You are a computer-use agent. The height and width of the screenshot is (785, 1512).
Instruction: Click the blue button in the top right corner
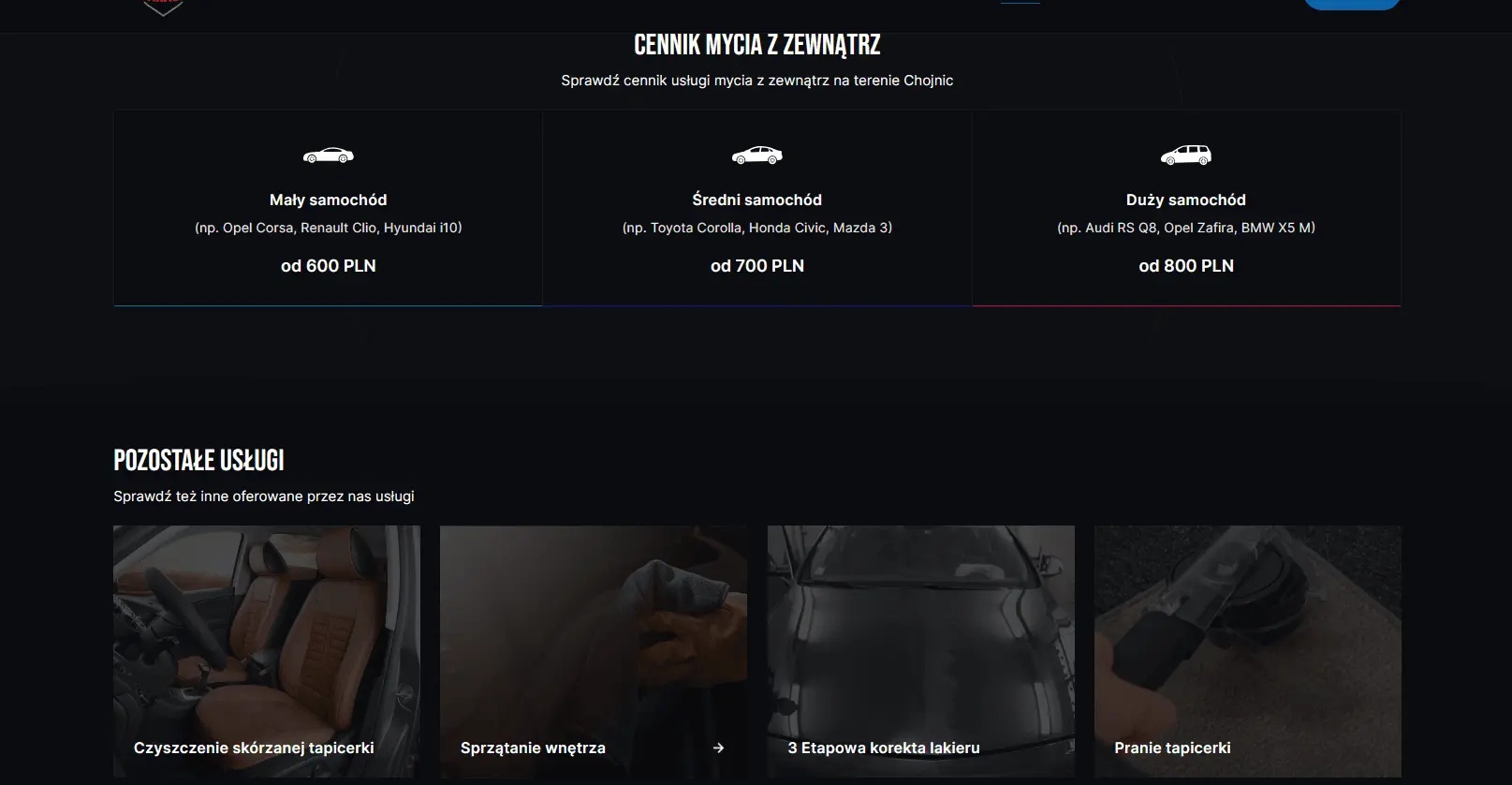[x=1351, y=4]
